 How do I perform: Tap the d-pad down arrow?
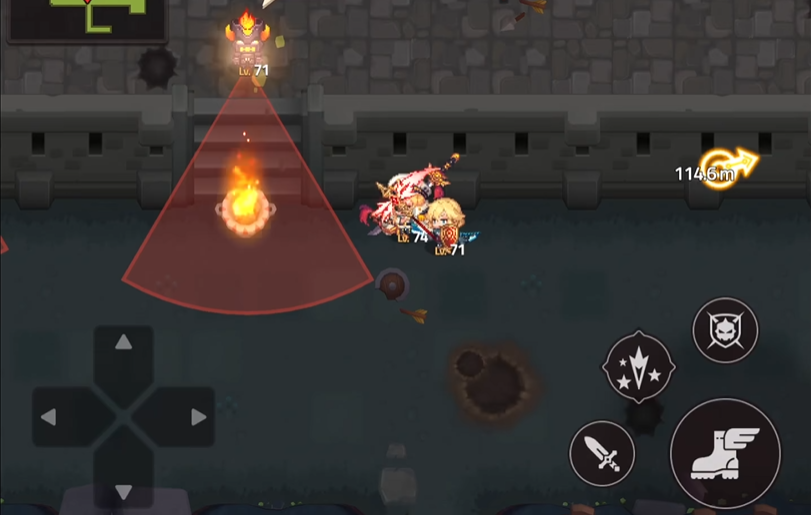123,490
